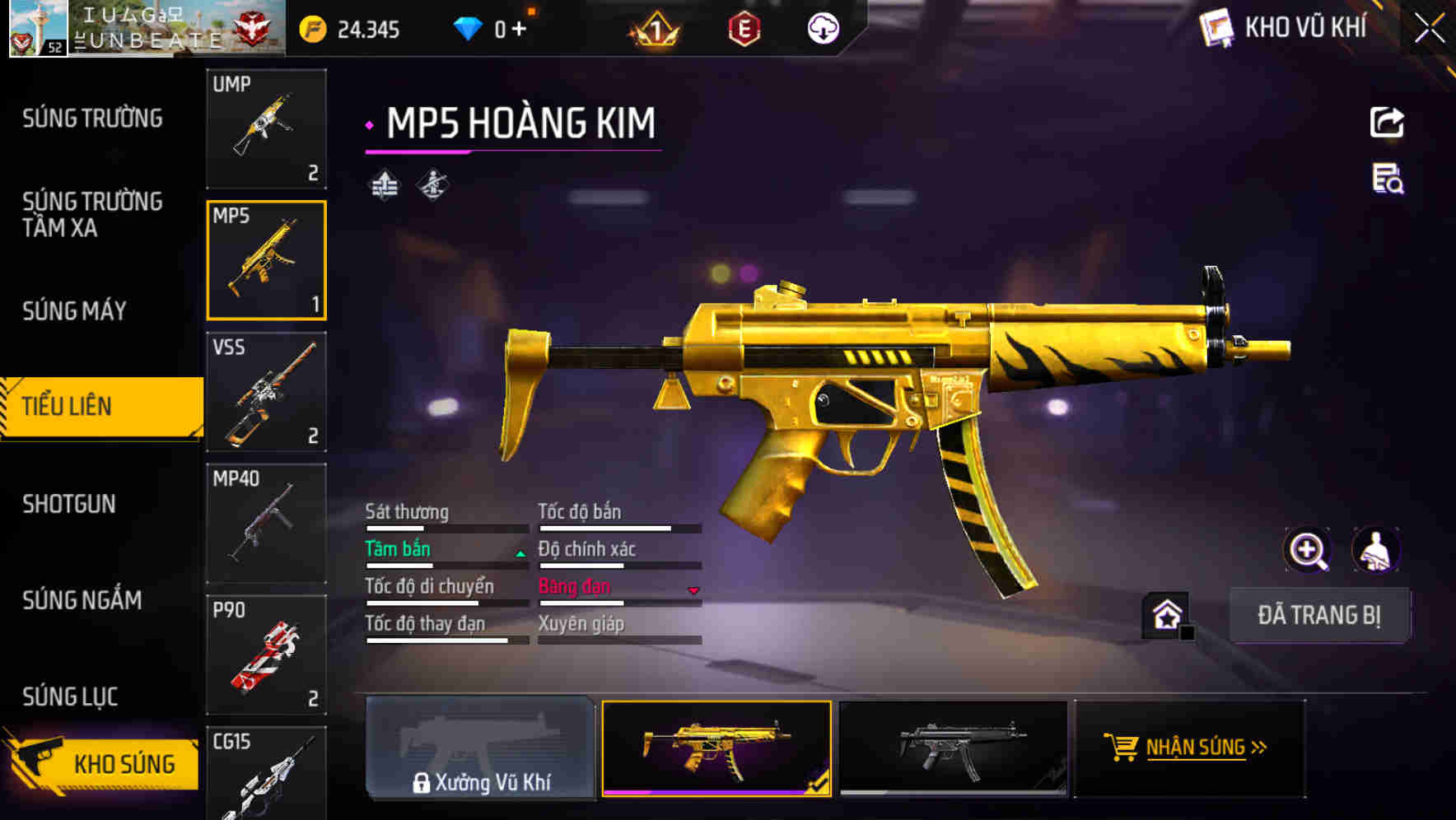Select the P90 weapon slot

click(266, 655)
